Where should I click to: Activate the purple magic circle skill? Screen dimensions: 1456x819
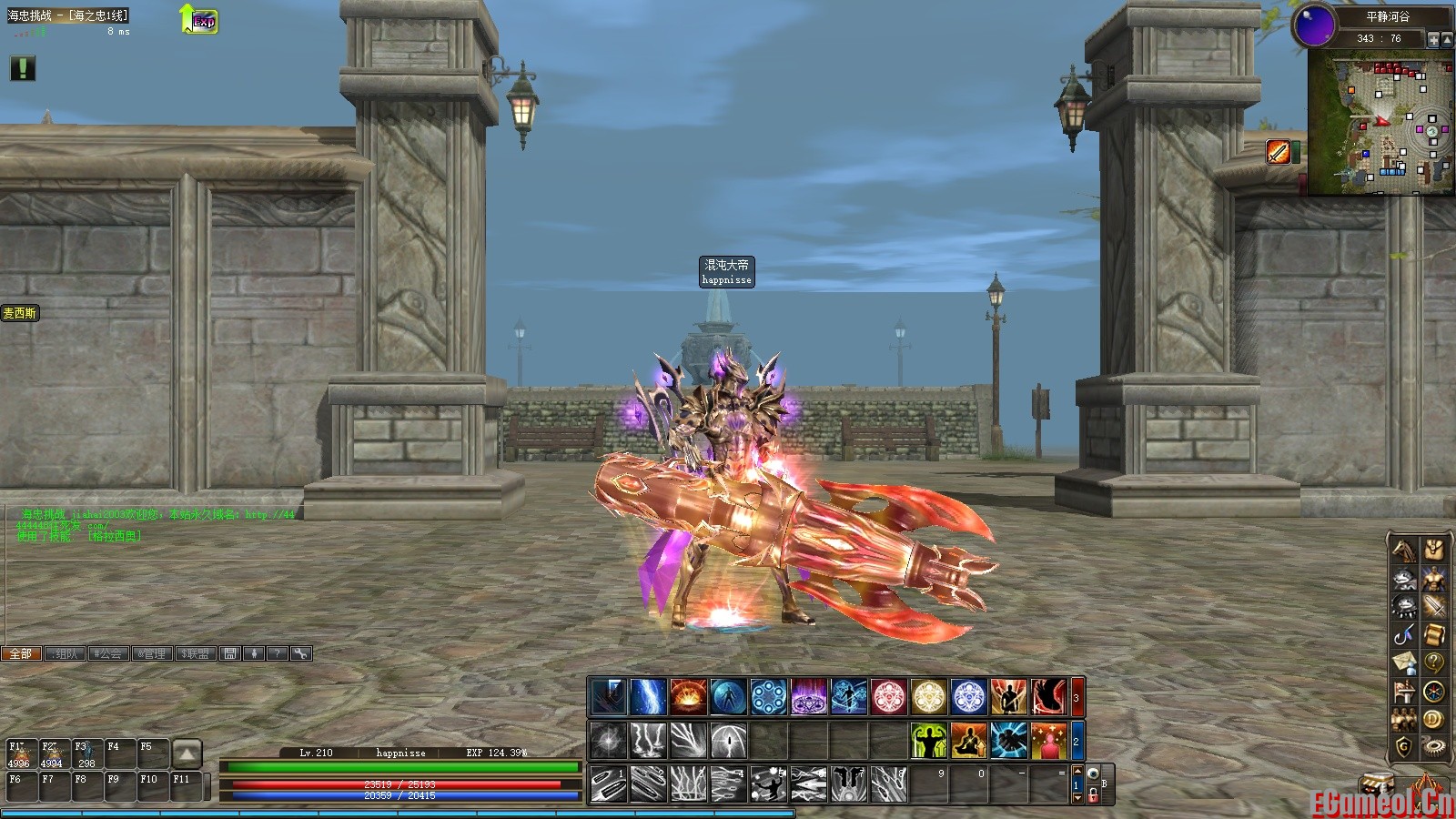coord(808,698)
